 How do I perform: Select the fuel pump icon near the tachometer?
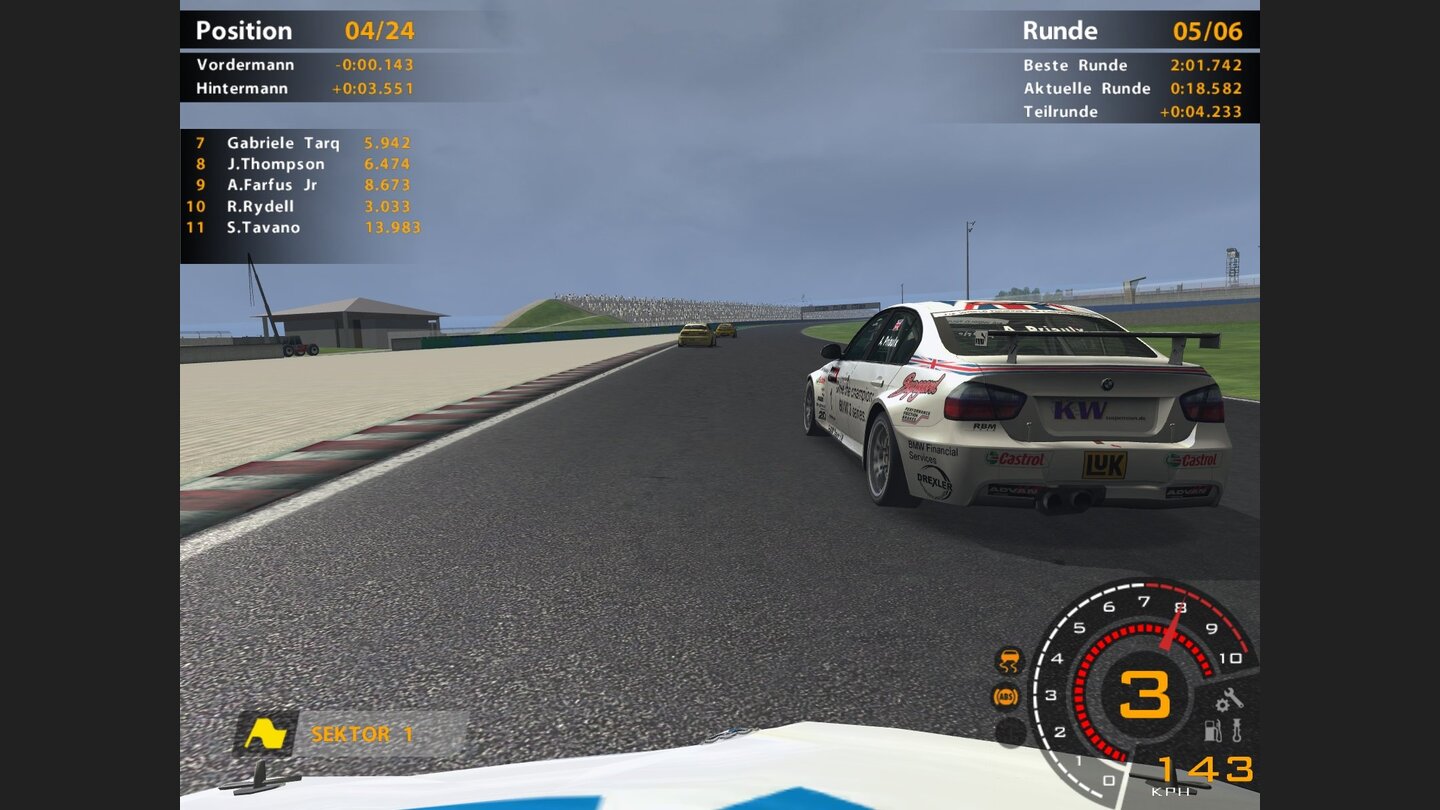(x=1212, y=731)
